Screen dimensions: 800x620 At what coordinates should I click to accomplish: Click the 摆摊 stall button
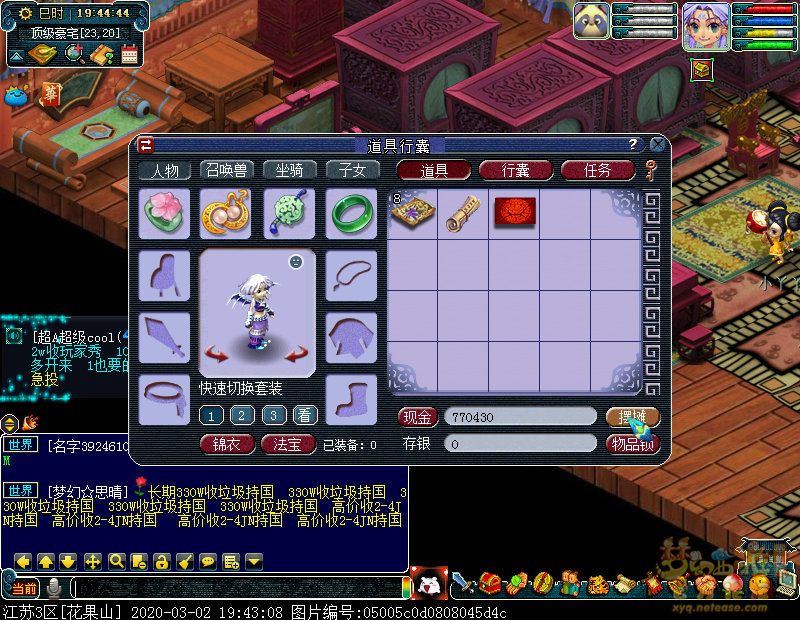pyautogui.click(x=632, y=416)
